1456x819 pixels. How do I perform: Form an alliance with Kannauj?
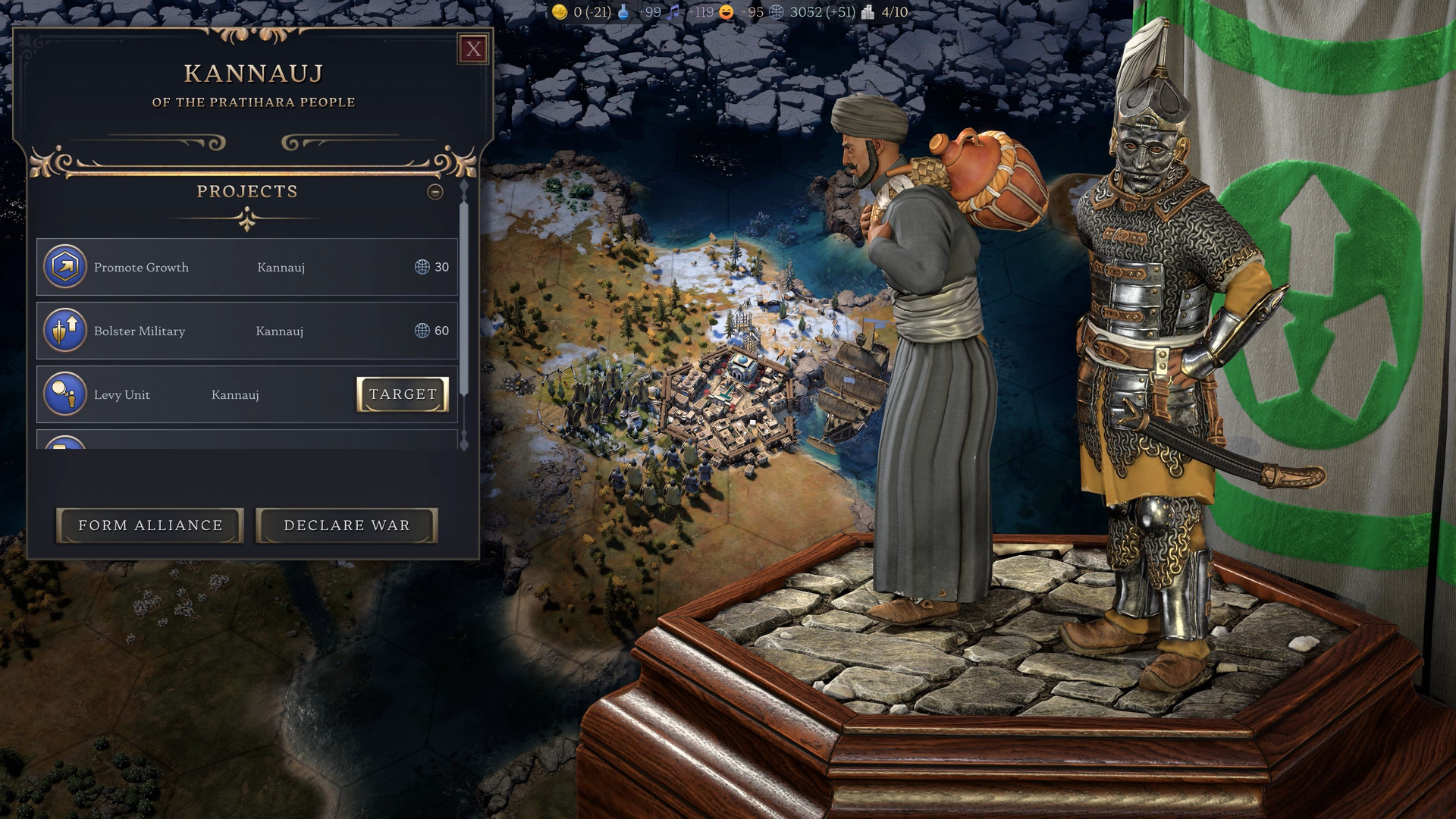coord(150,526)
